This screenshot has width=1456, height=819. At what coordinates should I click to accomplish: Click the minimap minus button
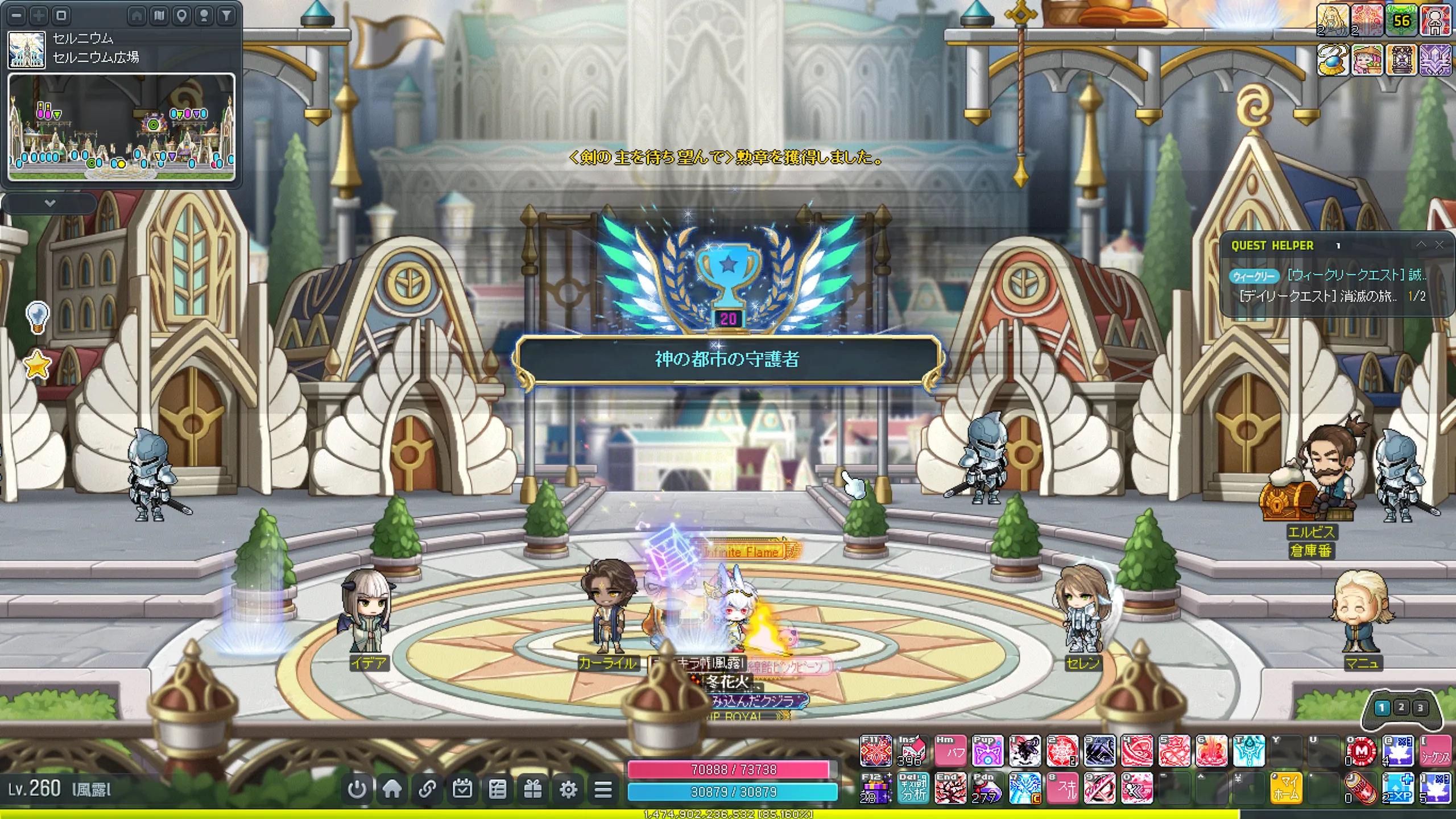tap(16, 15)
